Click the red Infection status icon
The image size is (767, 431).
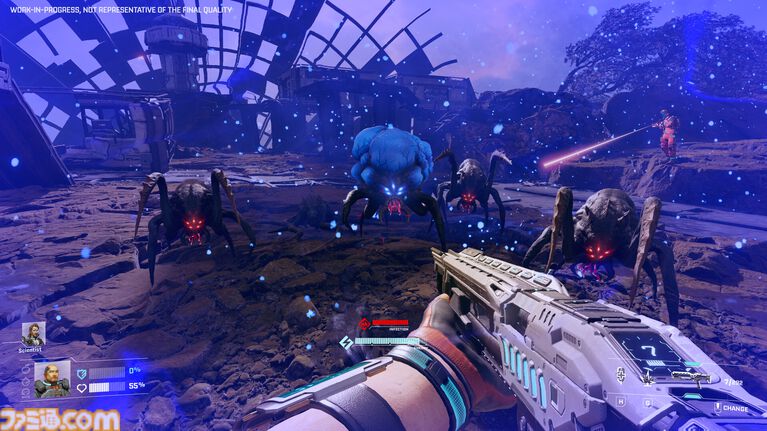365,323
